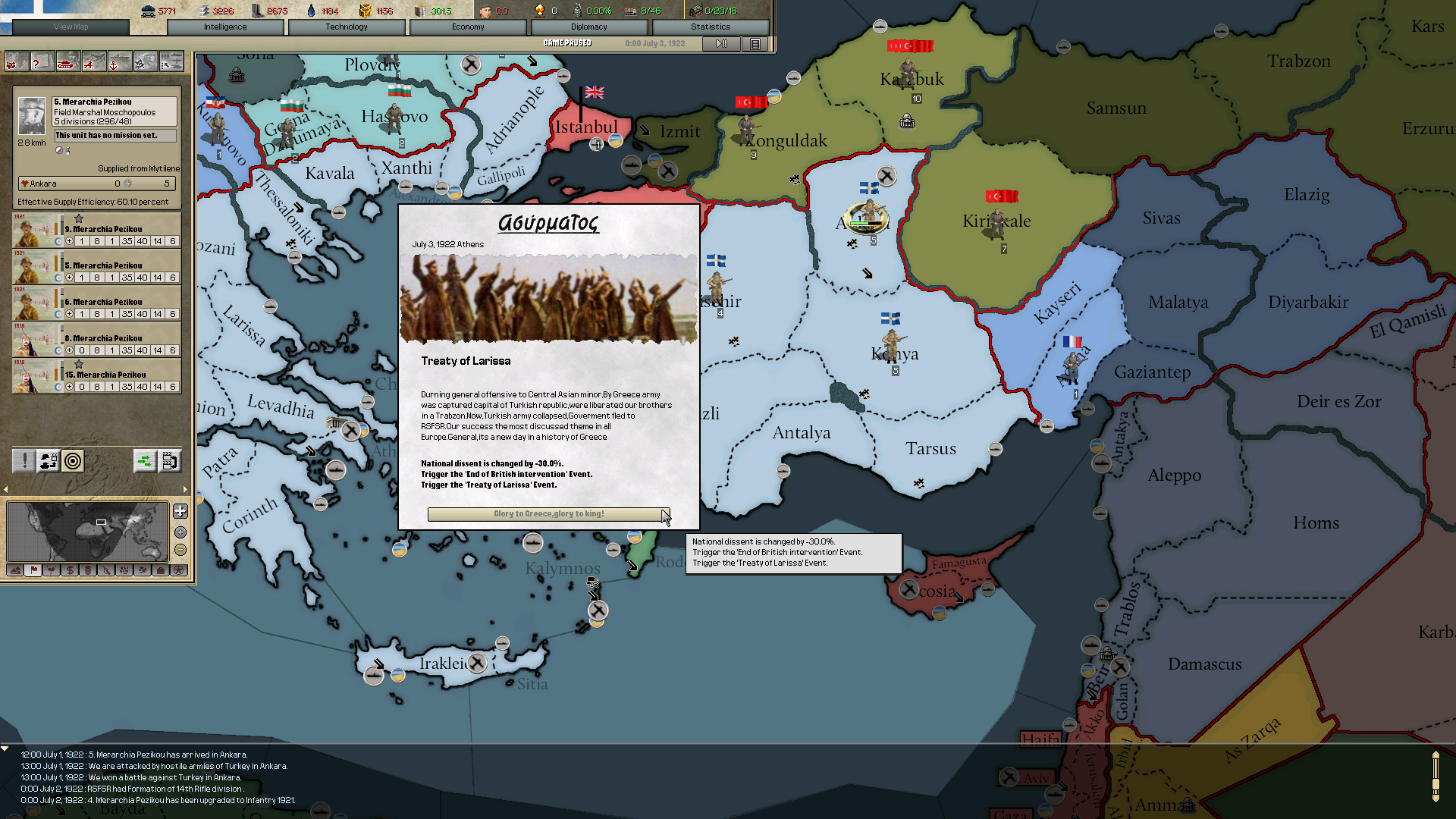Image resolution: width=1456 pixels, height=819 pixels.
Task: Toggle the C button on 6. Merarchia Pezikou
Action: tap(57, 313)
